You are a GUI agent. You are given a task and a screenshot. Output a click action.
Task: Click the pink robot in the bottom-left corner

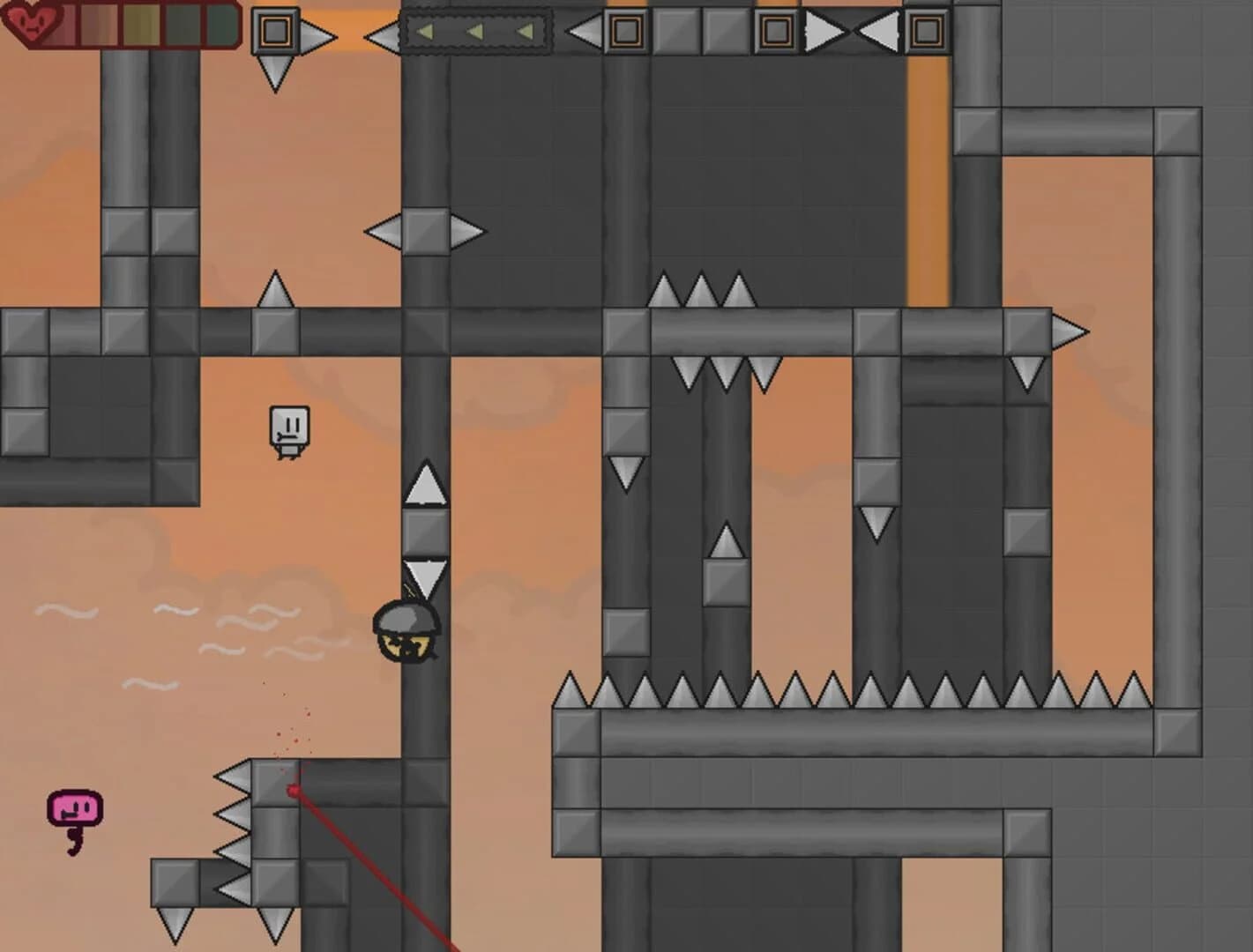(74, 807)
